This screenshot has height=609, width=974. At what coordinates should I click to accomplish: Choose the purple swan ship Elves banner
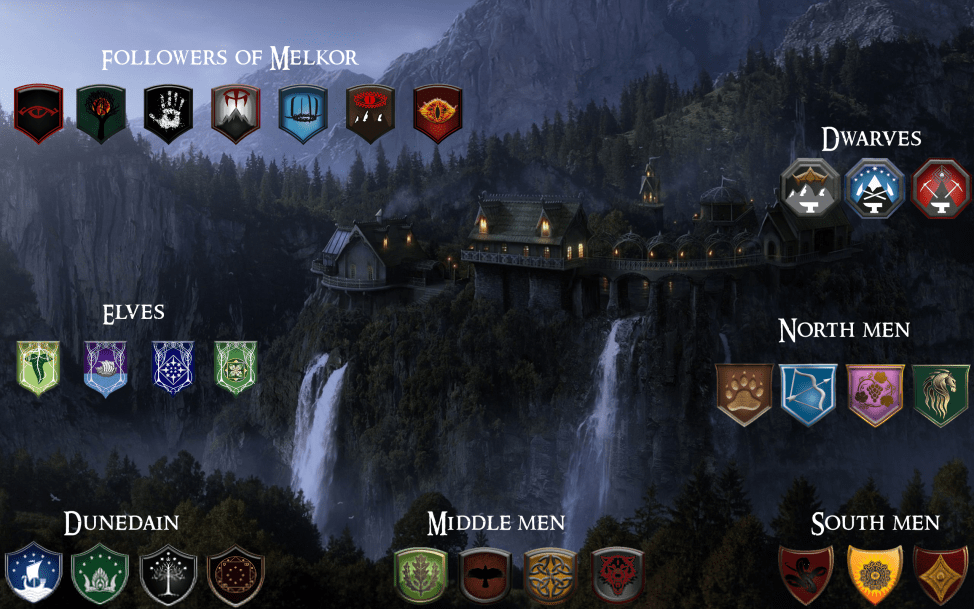[105, 368]
